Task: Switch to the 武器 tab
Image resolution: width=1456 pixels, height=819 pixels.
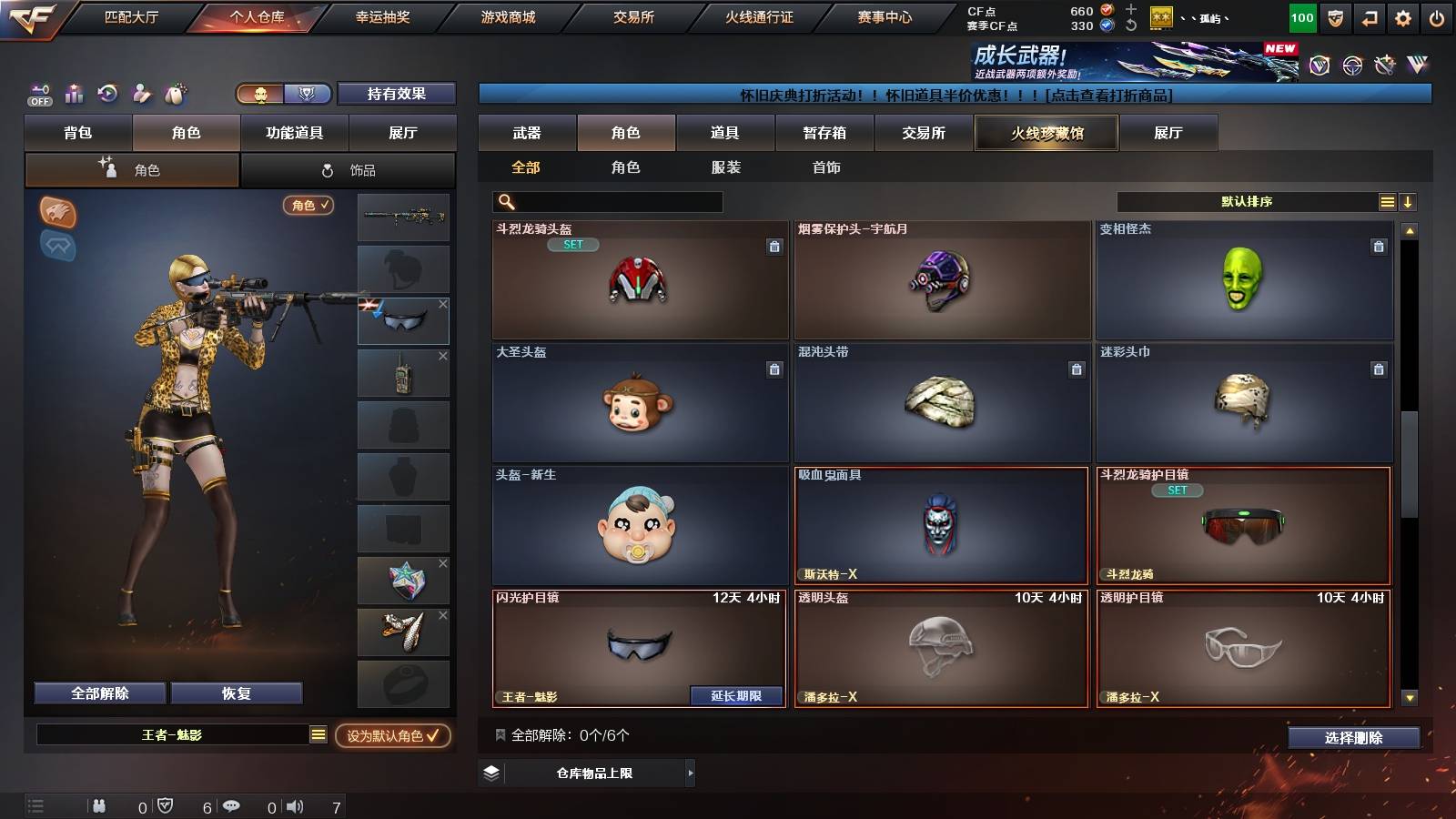Action: click(x=528, y=133)
